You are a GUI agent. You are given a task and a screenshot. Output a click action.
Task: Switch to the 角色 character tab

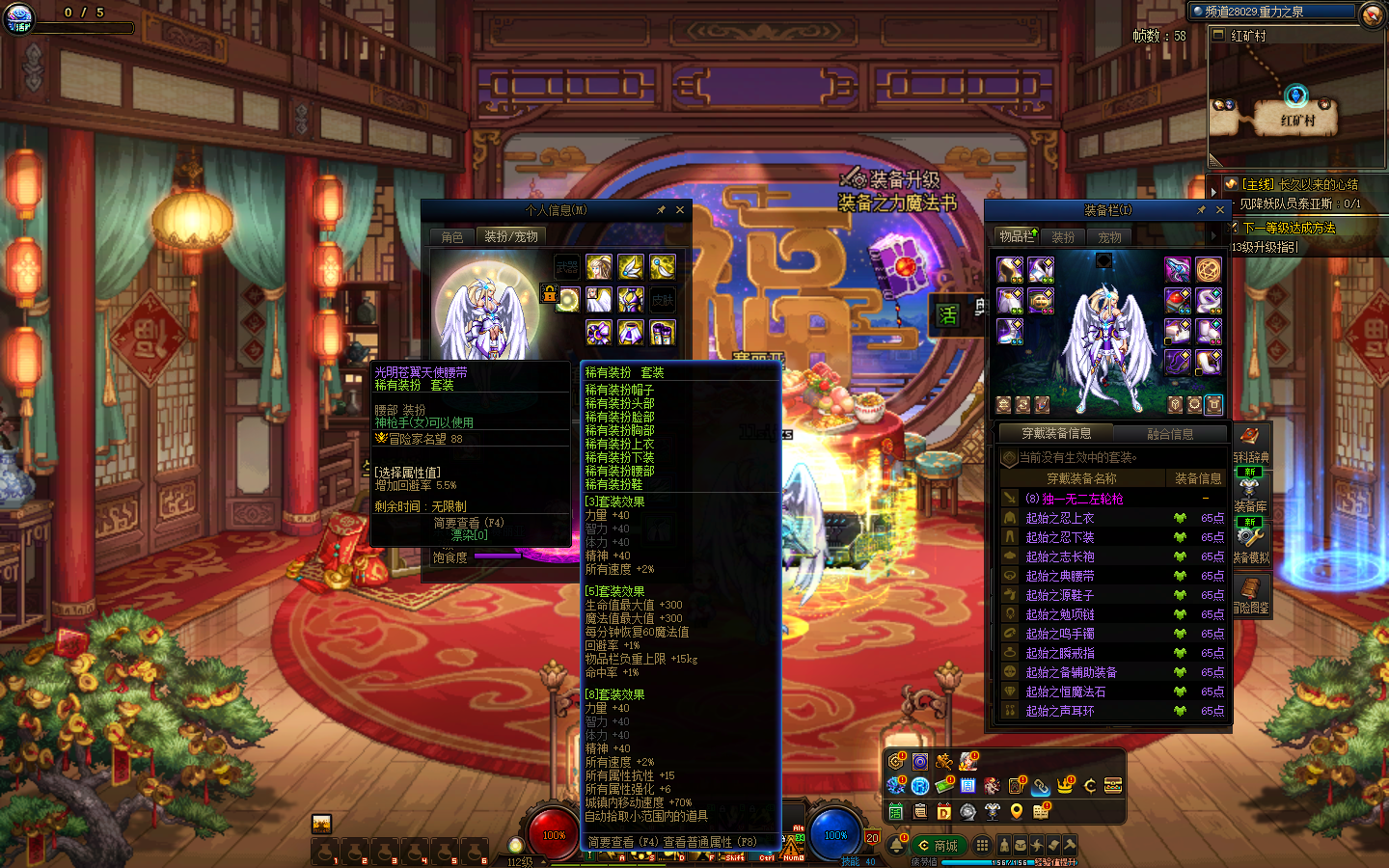coord(452,236)
